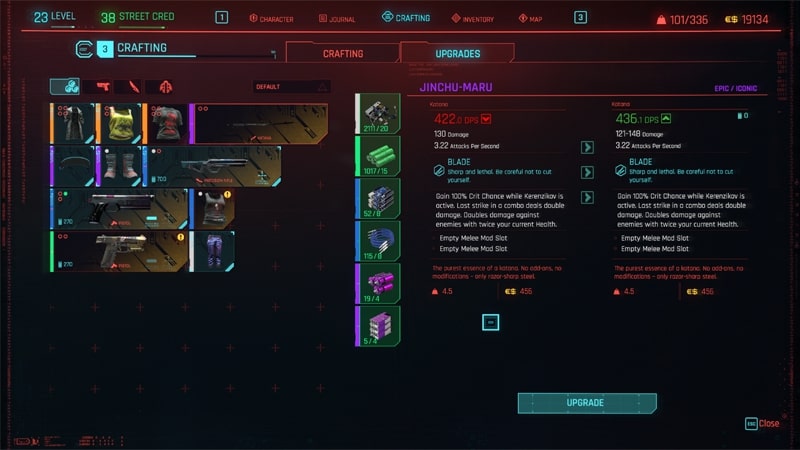Filter items by clothing icon

coord(163,87)
